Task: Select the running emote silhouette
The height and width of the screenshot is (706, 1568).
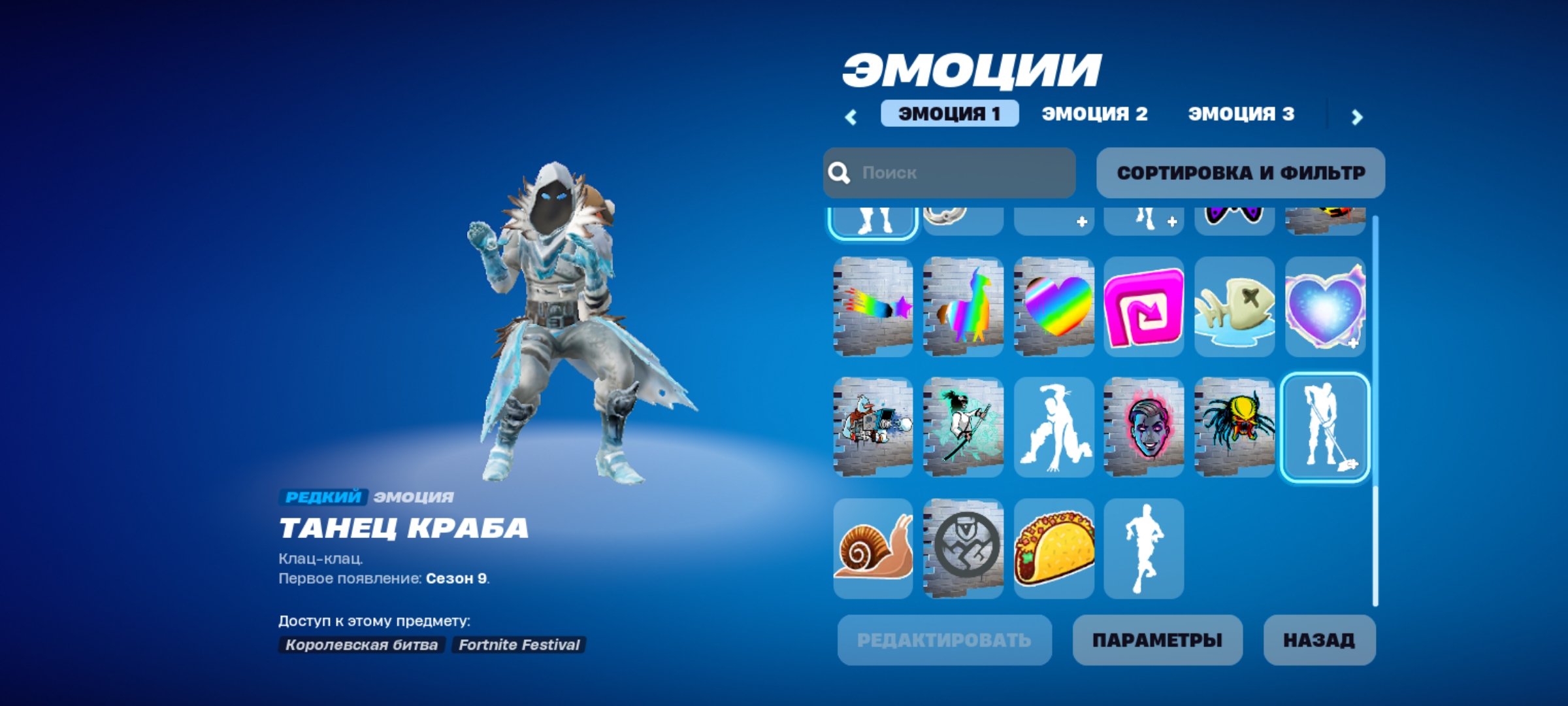Action: coord(1145,548)
